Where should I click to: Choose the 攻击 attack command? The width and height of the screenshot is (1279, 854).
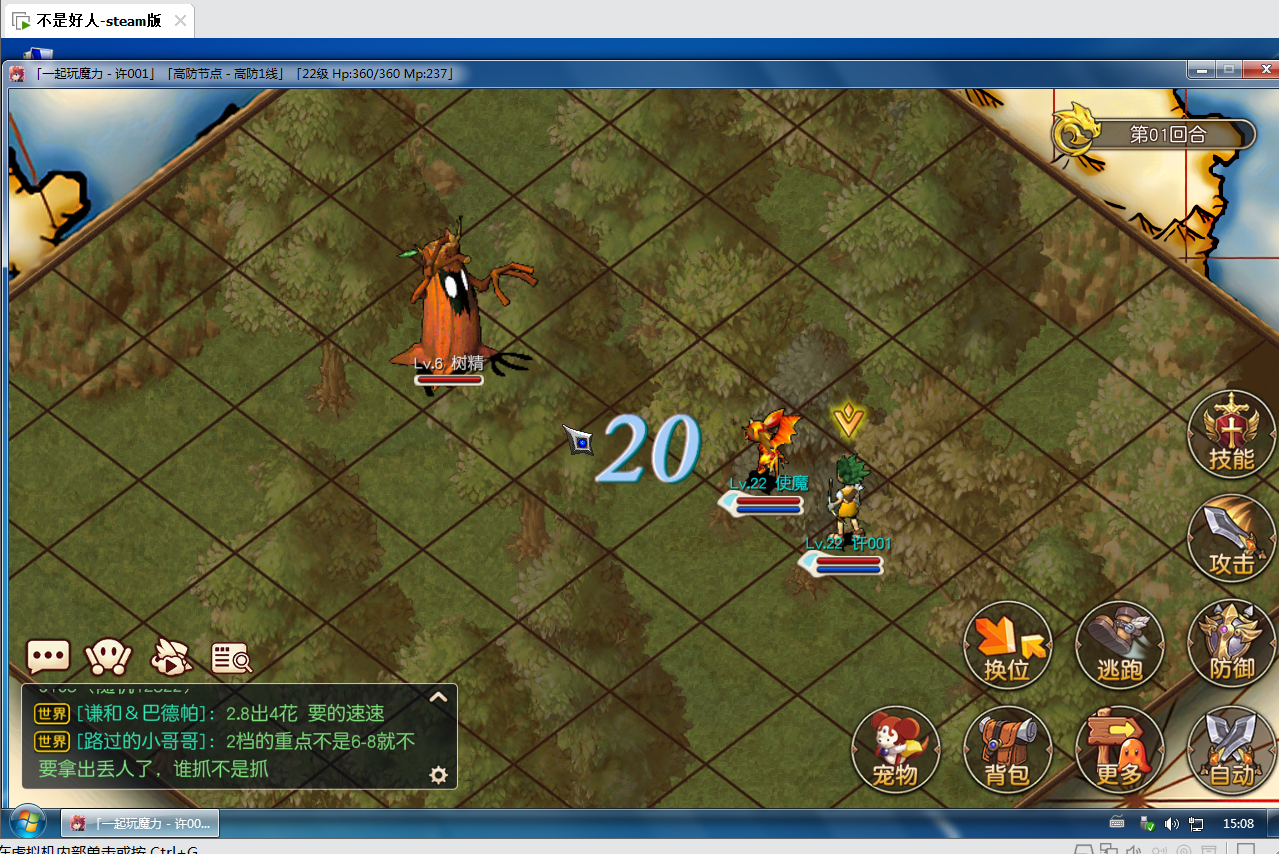click(1231, 541)
